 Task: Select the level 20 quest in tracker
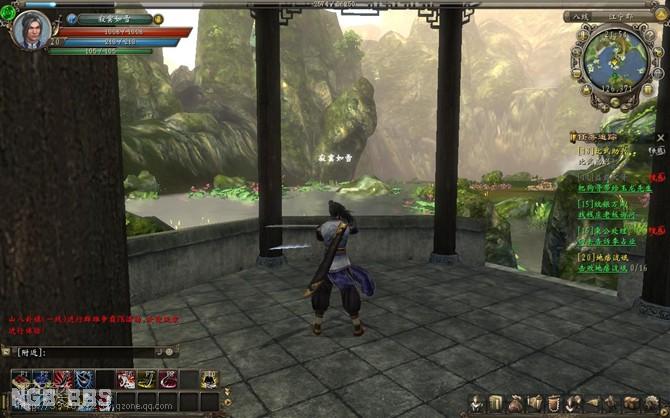click(x=598, y=257)
